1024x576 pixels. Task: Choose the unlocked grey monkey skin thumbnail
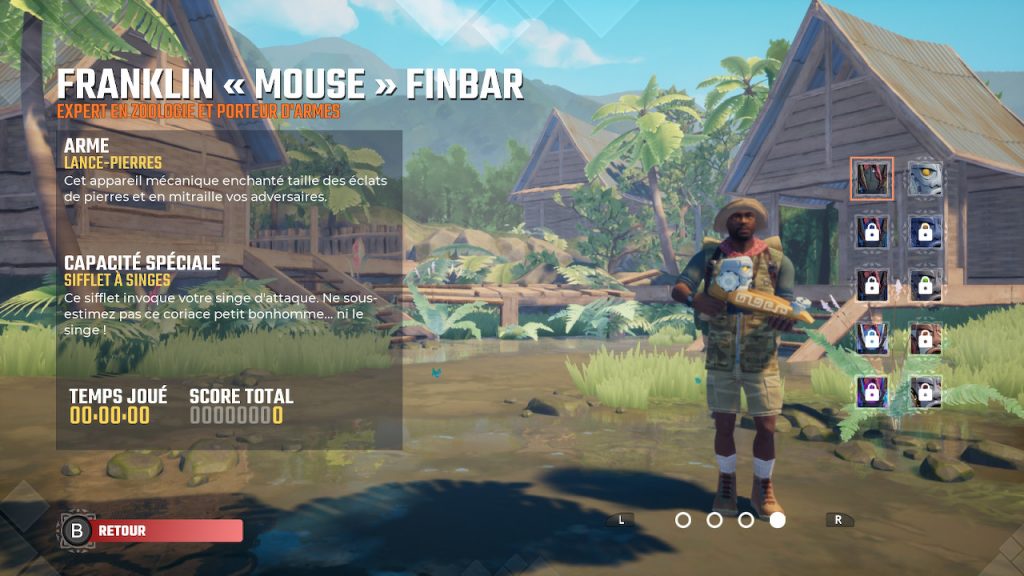pyautogui.click(x=925, y=179)
